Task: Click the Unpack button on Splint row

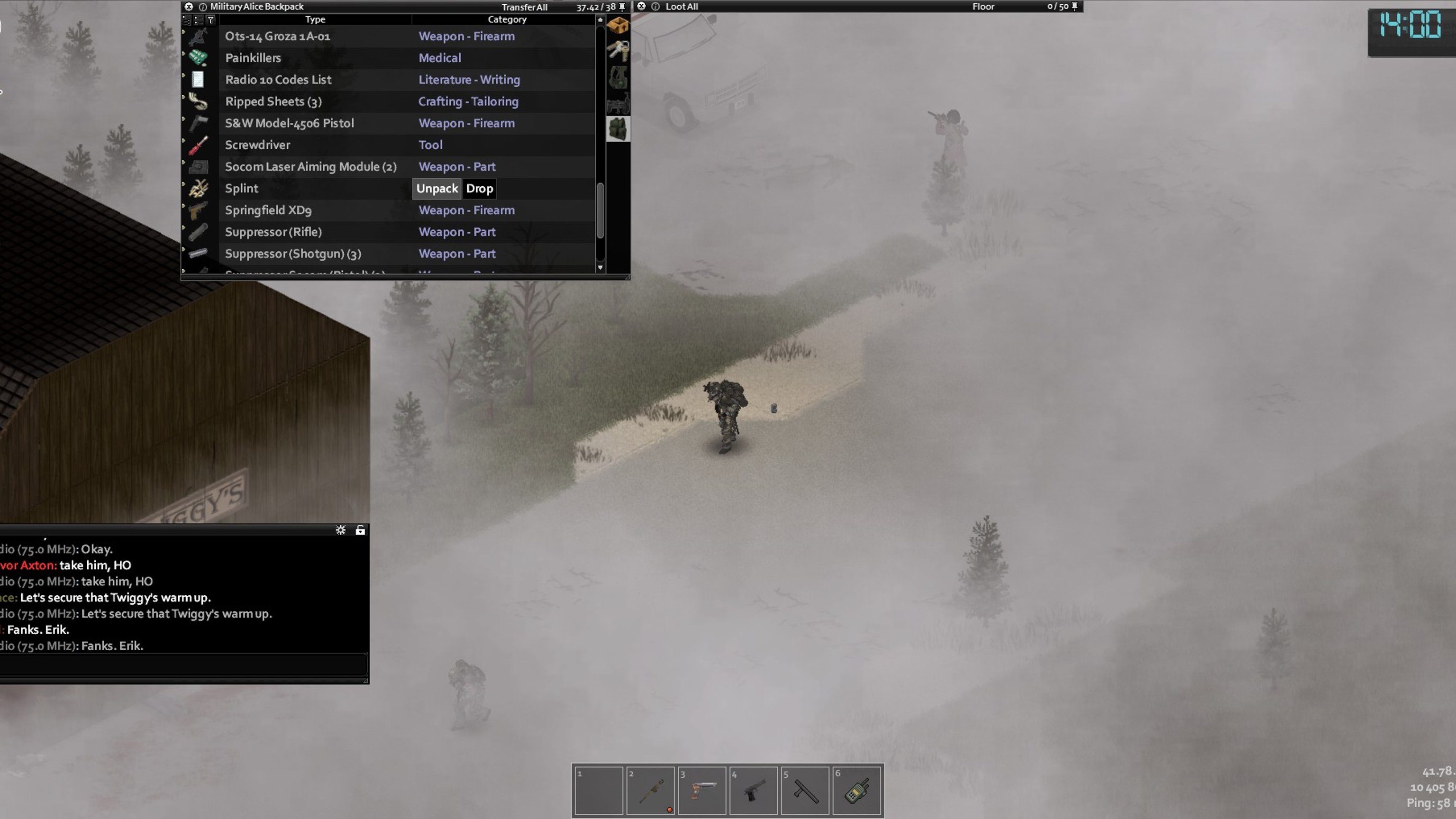Action: coord(437,188)
